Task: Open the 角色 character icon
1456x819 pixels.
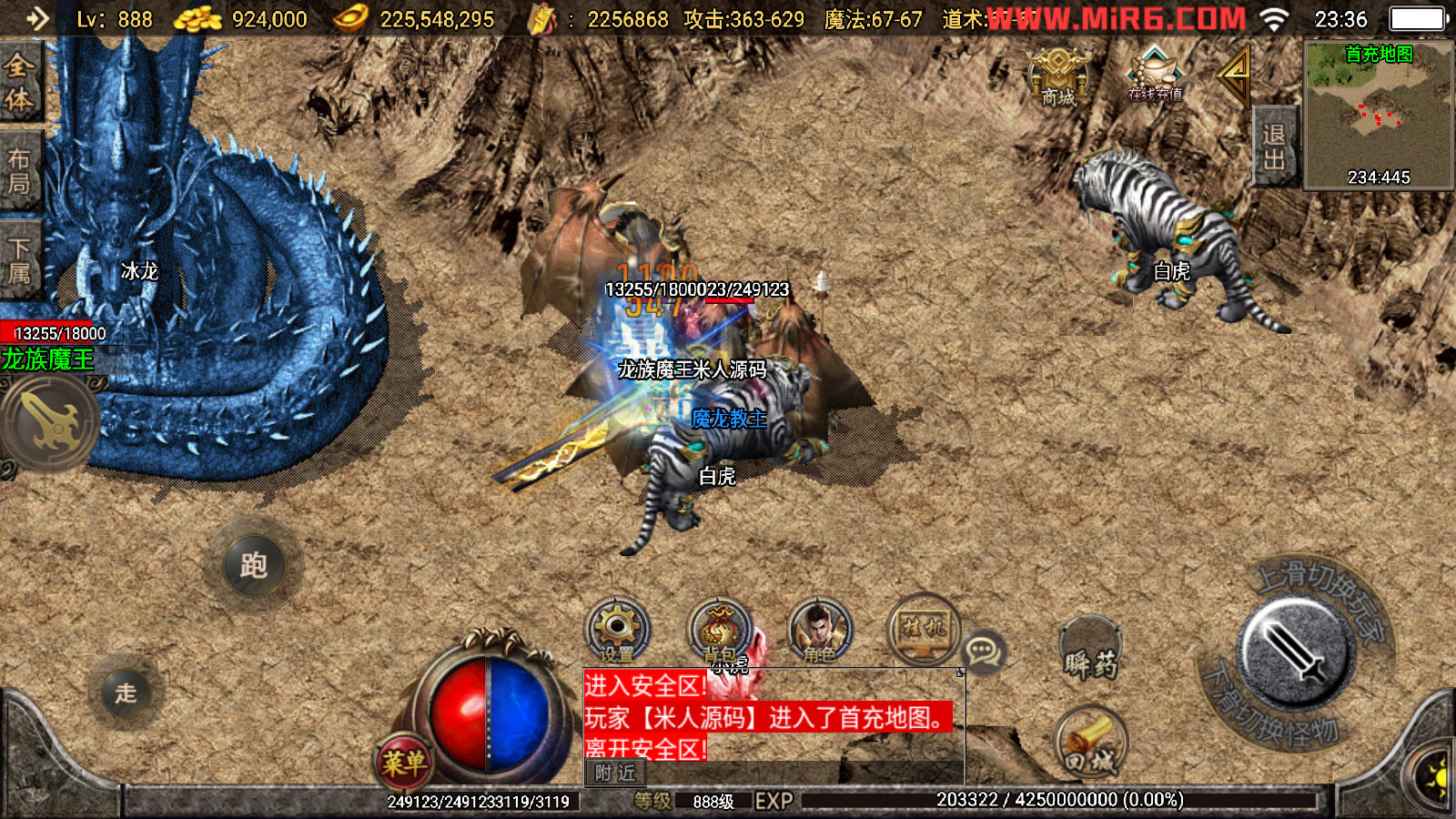Action: point(819,630)
